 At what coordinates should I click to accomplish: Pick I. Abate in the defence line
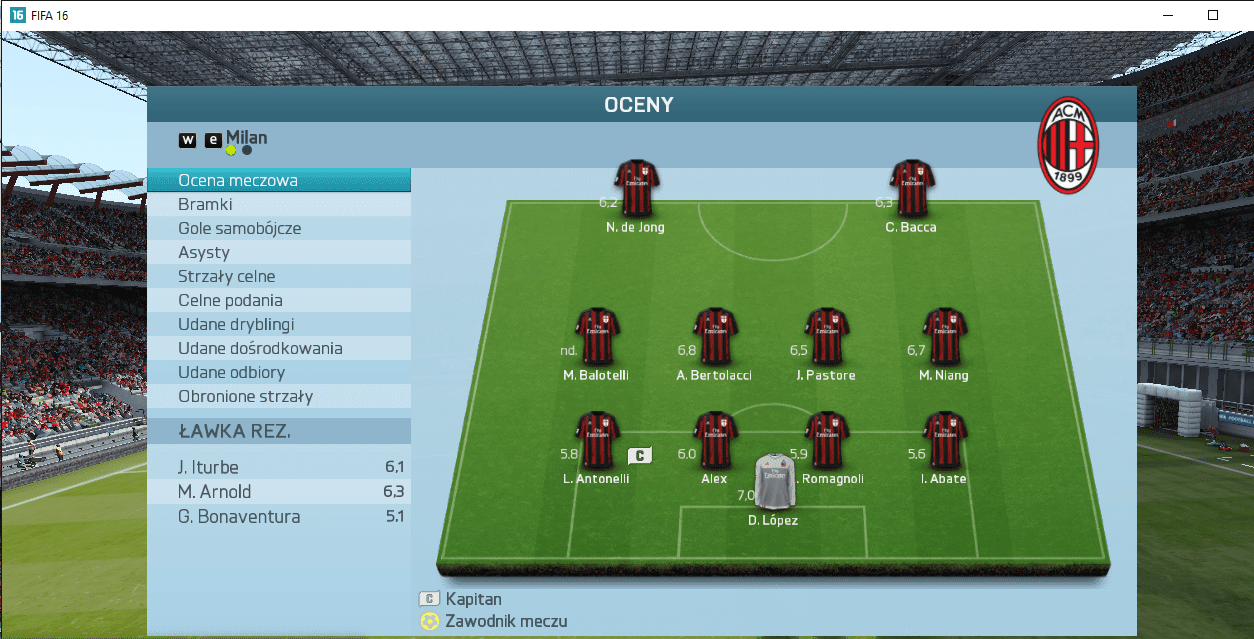[x=943, y=440]
